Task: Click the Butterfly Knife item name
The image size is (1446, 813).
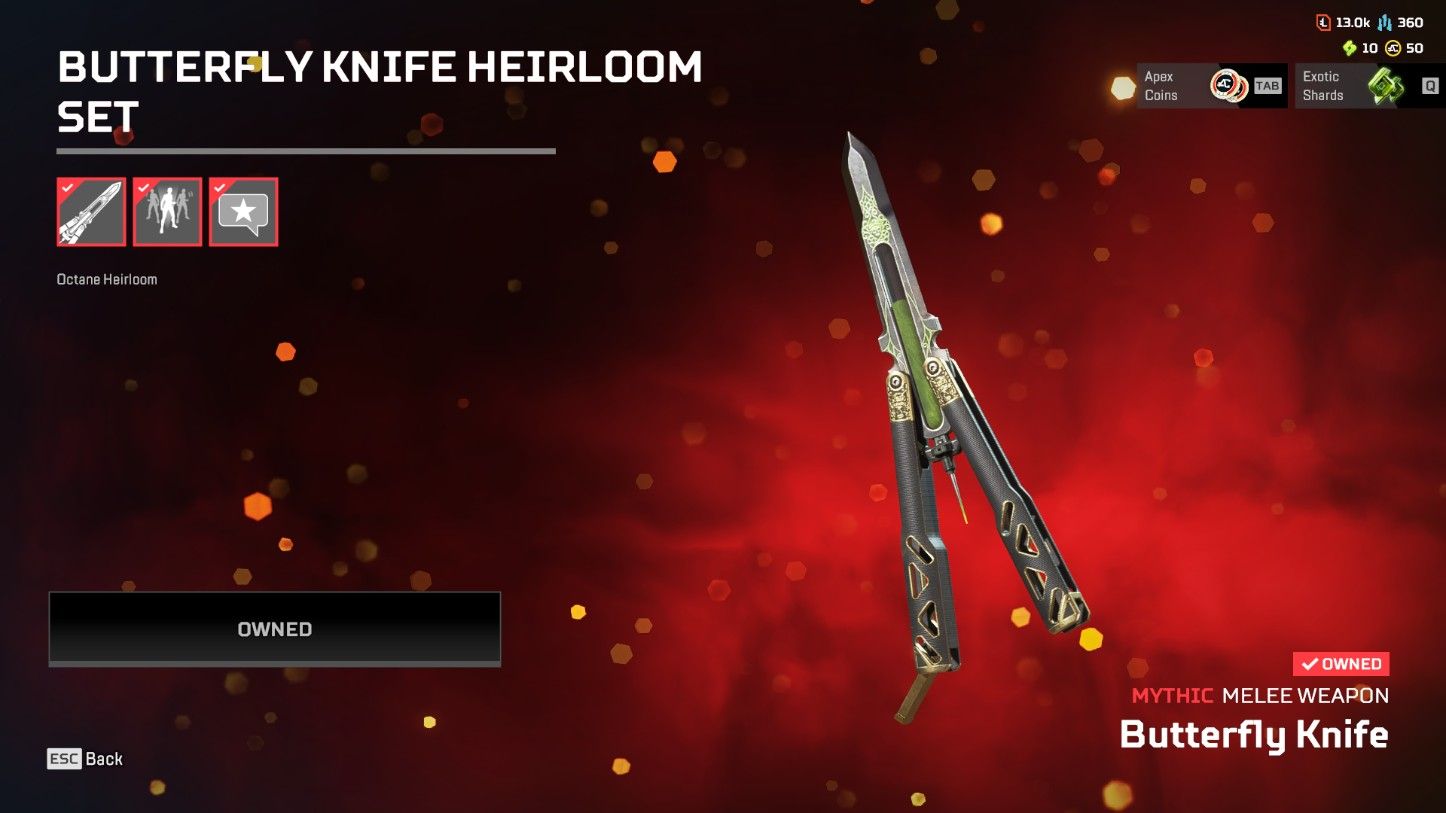Action: click(x=1256, y=735)
